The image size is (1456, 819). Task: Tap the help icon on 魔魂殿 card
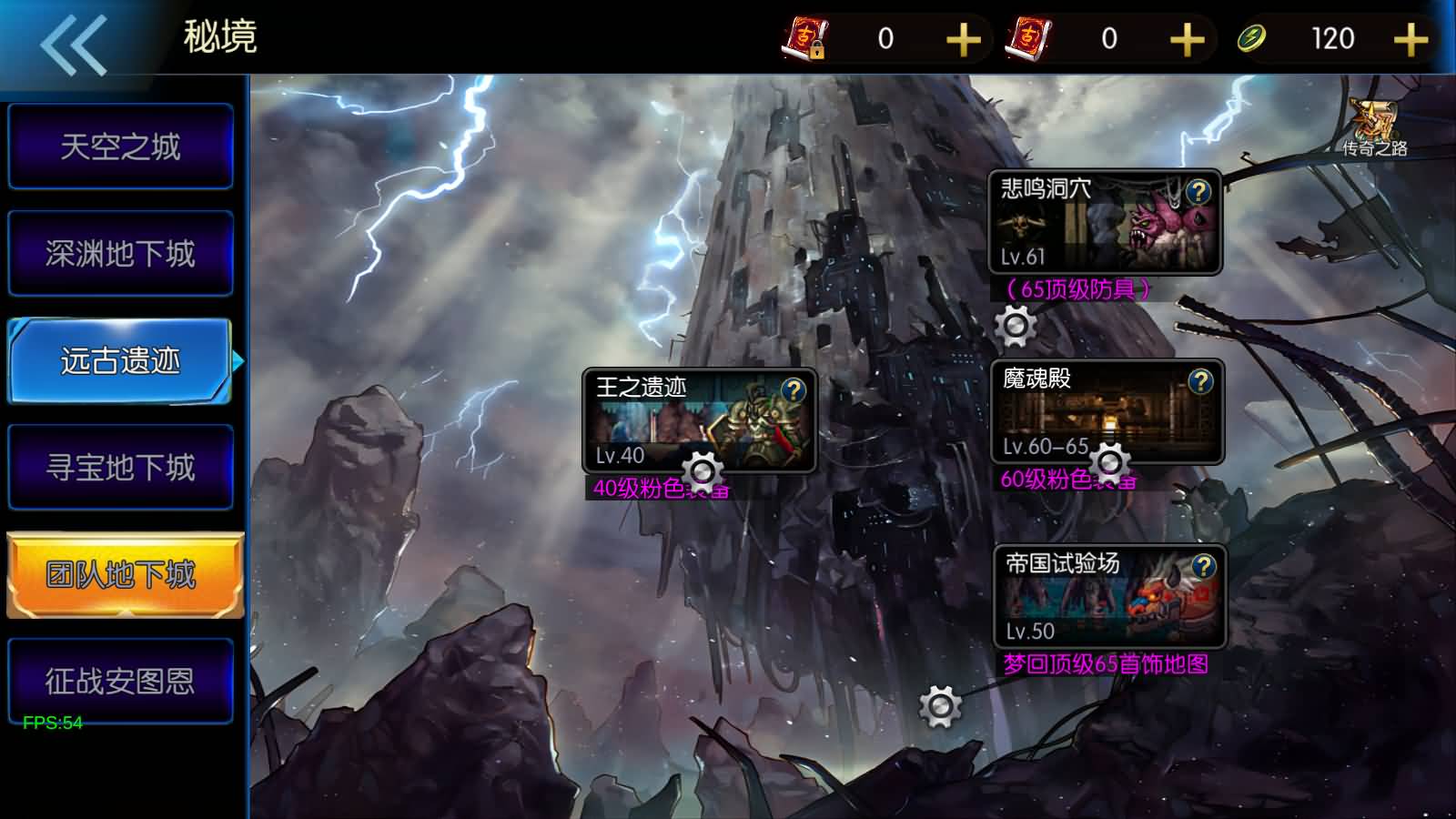pos(1198,382)
